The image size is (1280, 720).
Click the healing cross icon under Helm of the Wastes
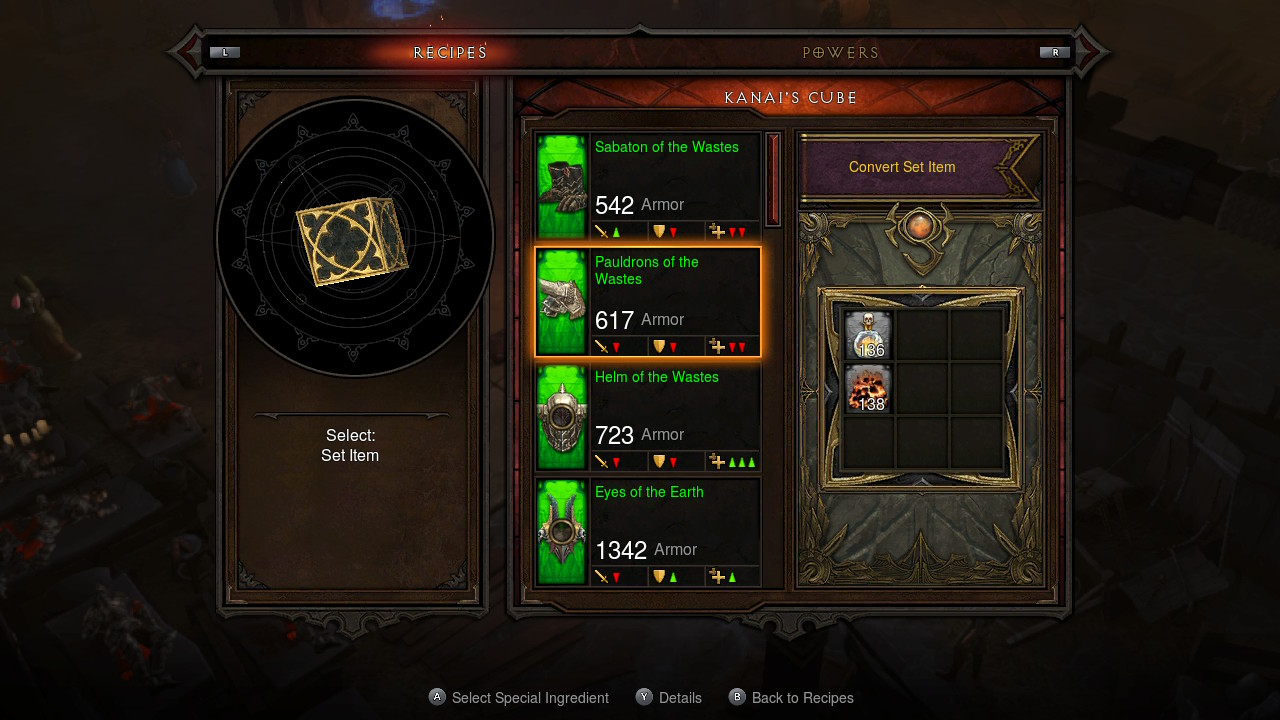tap(716, 461)
